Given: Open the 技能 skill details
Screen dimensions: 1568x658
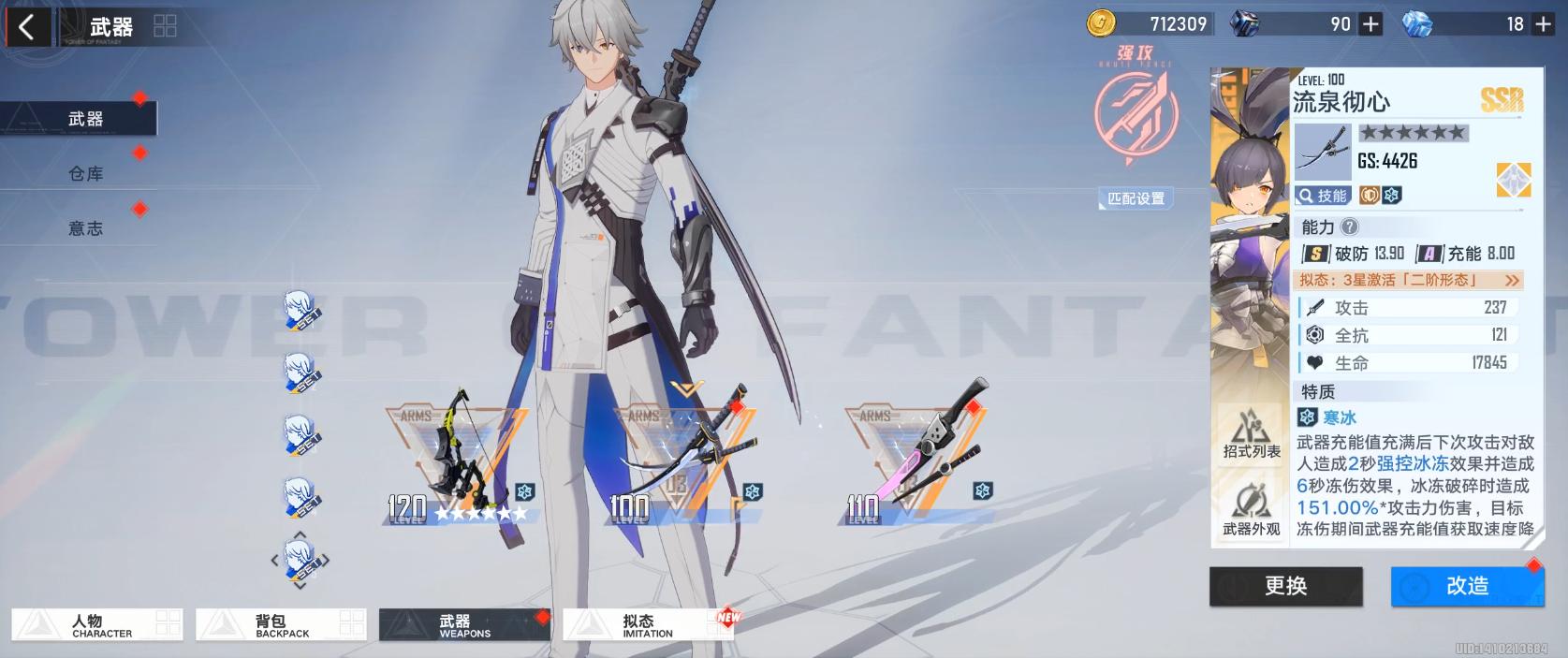Looking at the screenshot, I should click(x=1324, y=195).
